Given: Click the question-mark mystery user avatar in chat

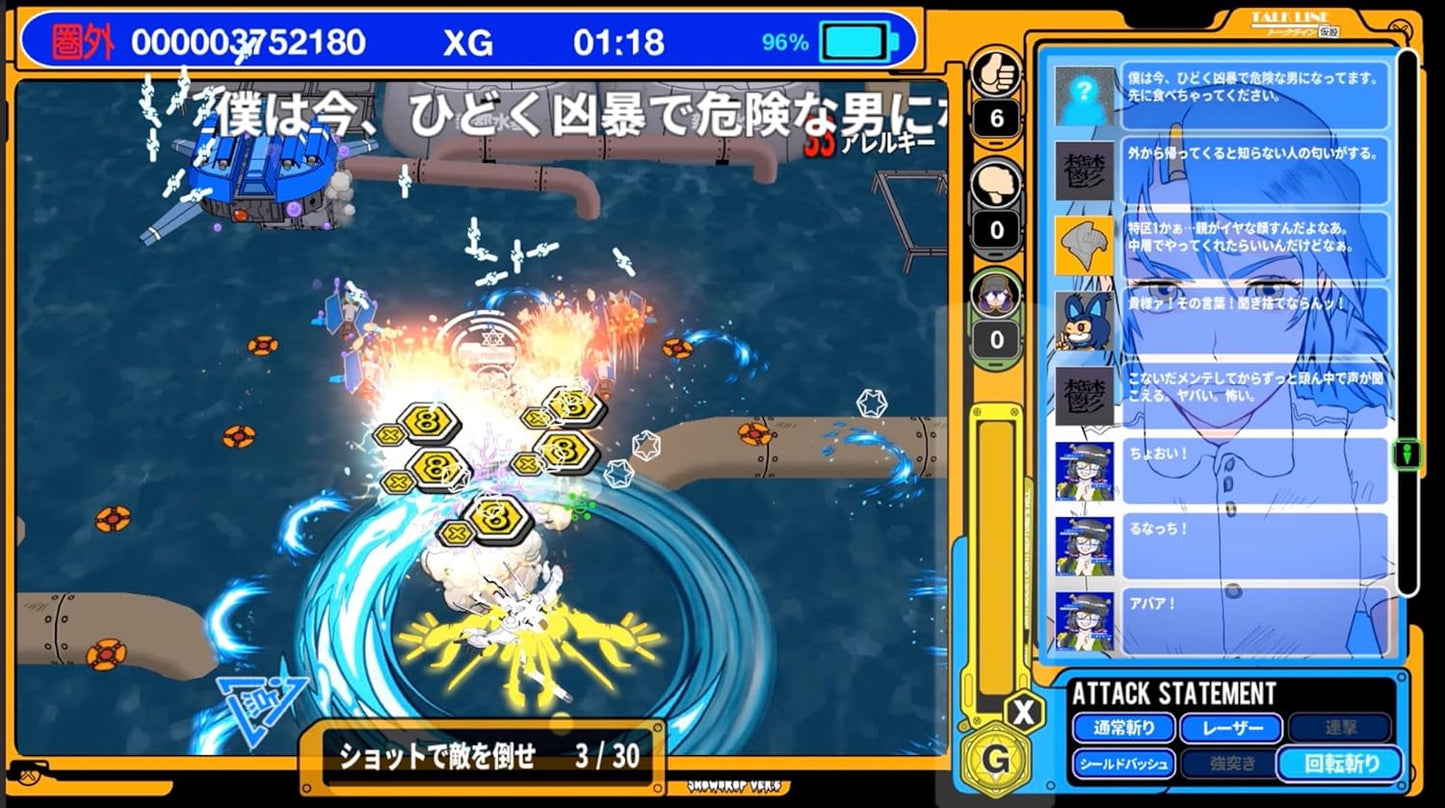Looking at the screenshot, I should click(1085, 95).
